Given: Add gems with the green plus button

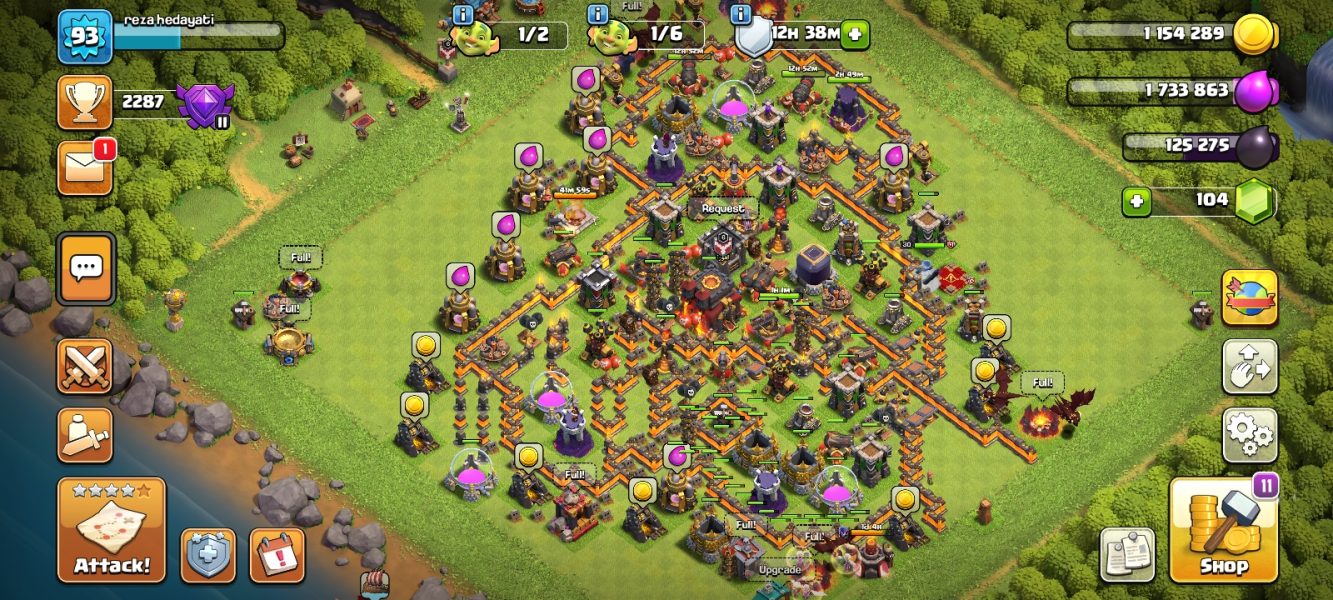Looking at the screenshot, I should [x=1135, y=201].
